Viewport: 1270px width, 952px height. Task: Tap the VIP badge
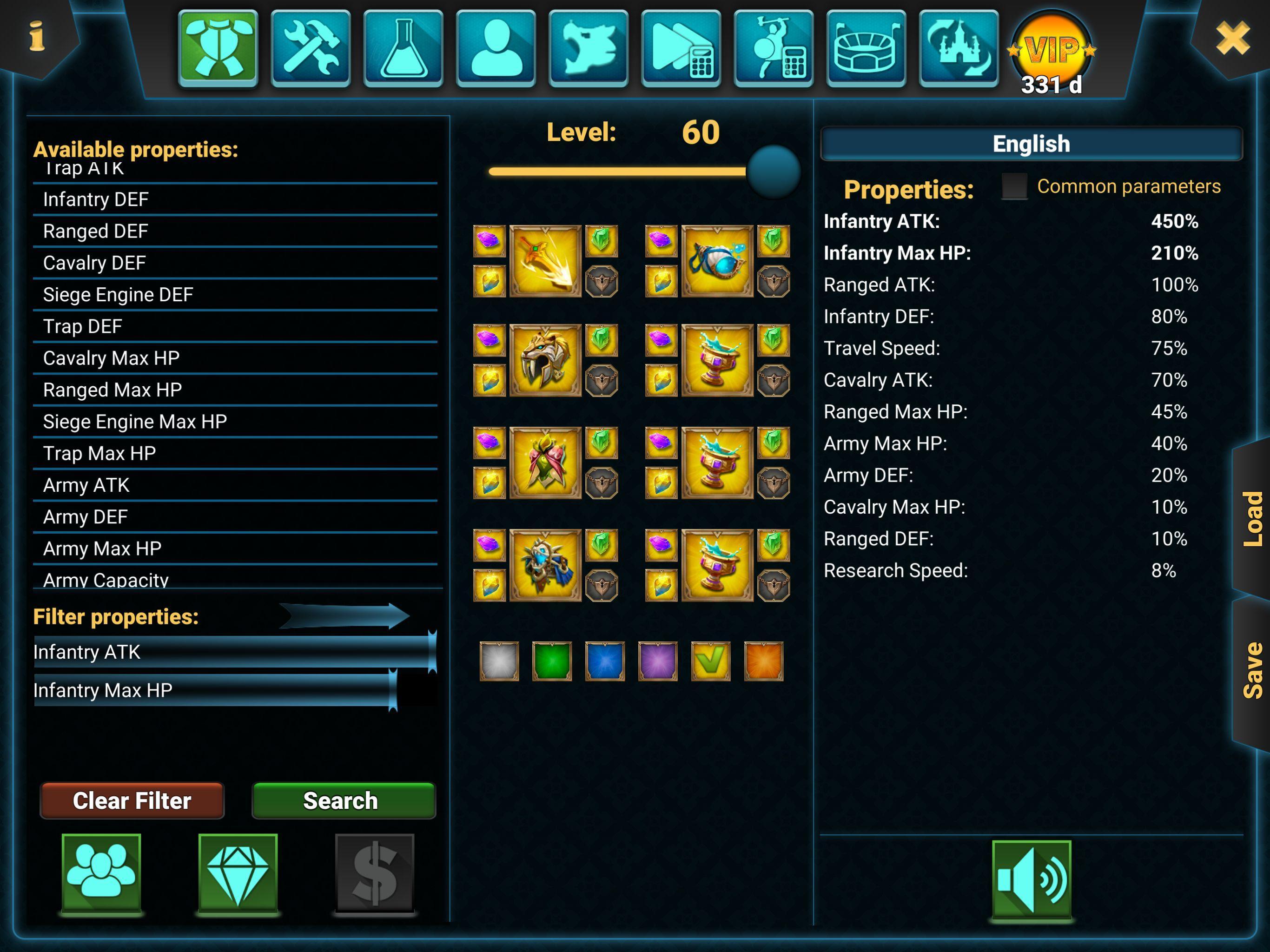click(x=1052, y=52)
